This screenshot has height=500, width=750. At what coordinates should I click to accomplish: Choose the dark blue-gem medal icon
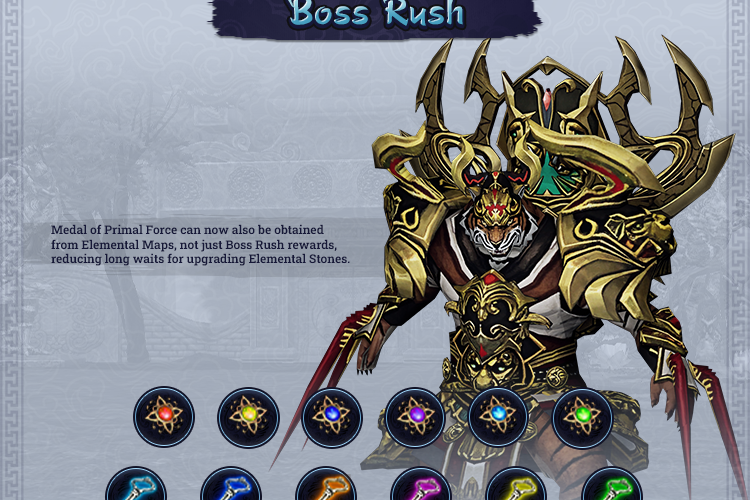coord(332,417)
